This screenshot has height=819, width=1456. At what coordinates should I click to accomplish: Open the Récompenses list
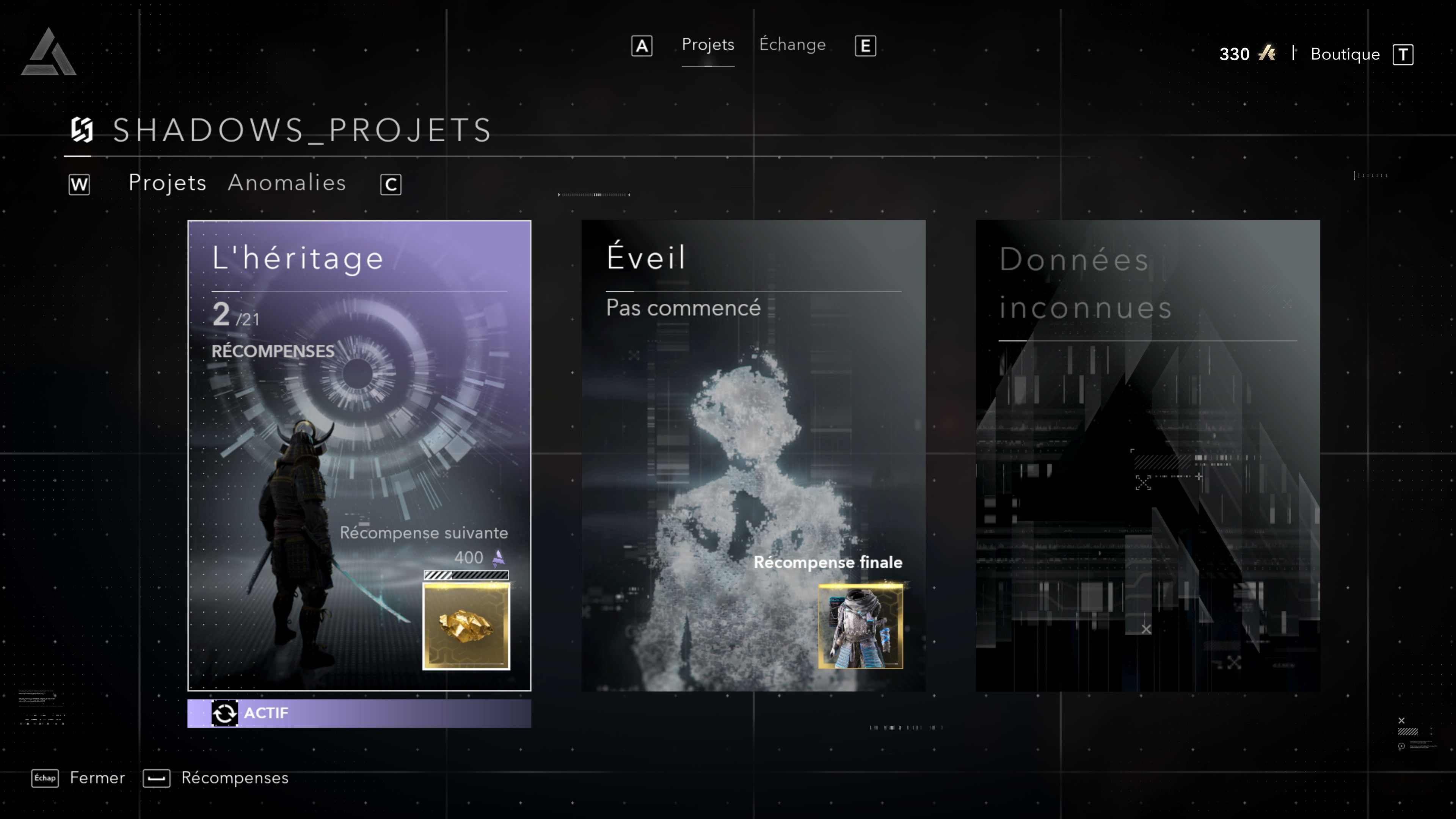pyautogui.click(x=234, y=778)
